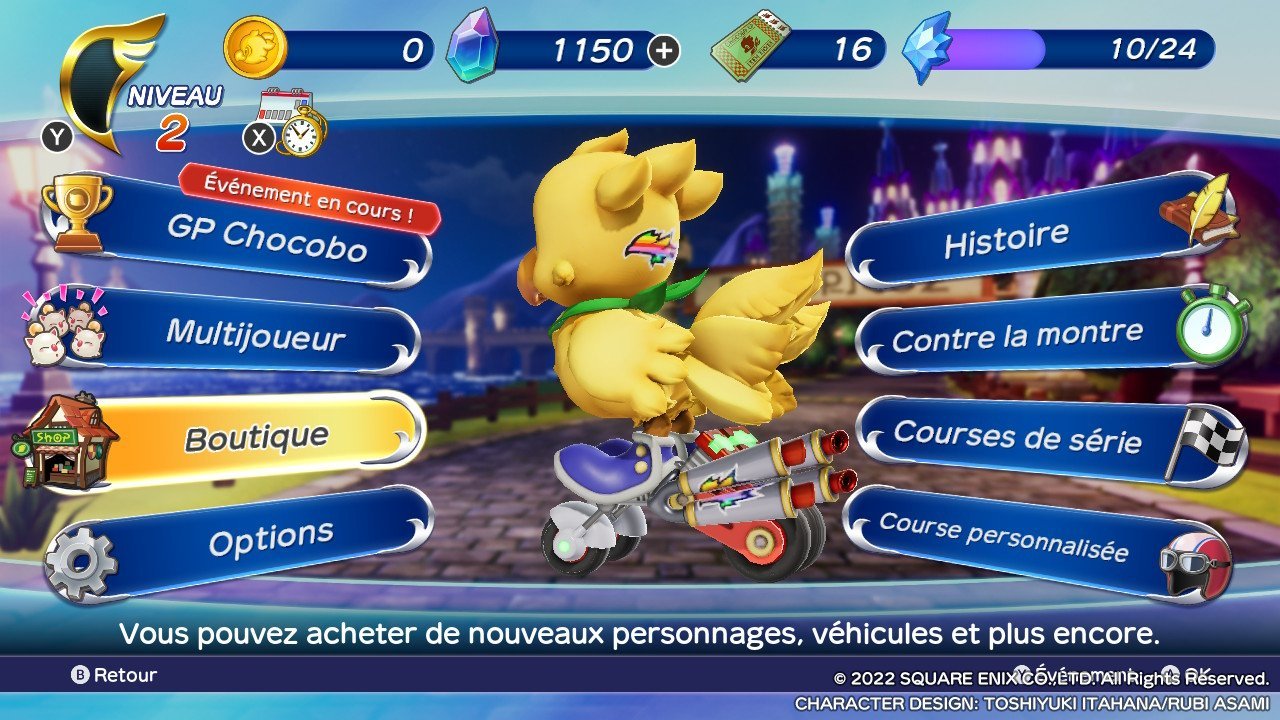The height and width of the screenshot is (720, 1280).
Task: Open Course personnalisée
Action: pyautogui.click(x=1003, y=537)
